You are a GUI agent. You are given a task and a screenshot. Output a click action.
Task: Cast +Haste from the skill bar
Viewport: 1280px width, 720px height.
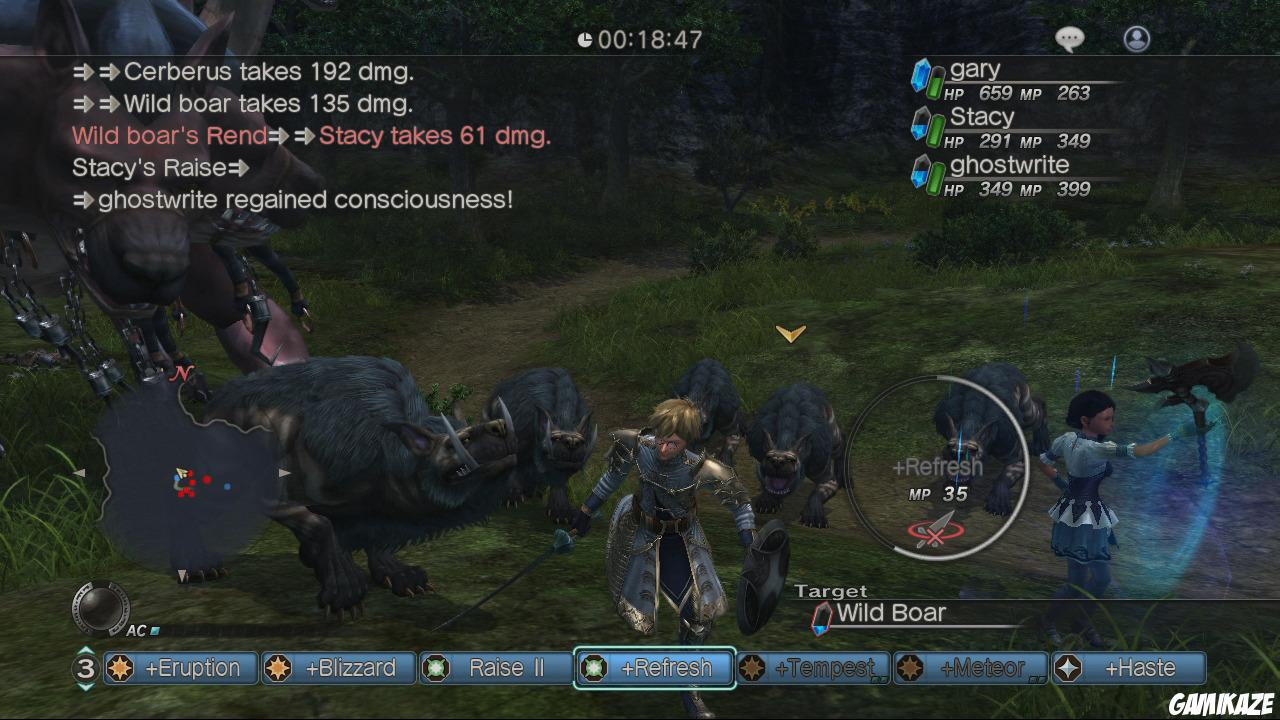click(x=1129, y=668)
